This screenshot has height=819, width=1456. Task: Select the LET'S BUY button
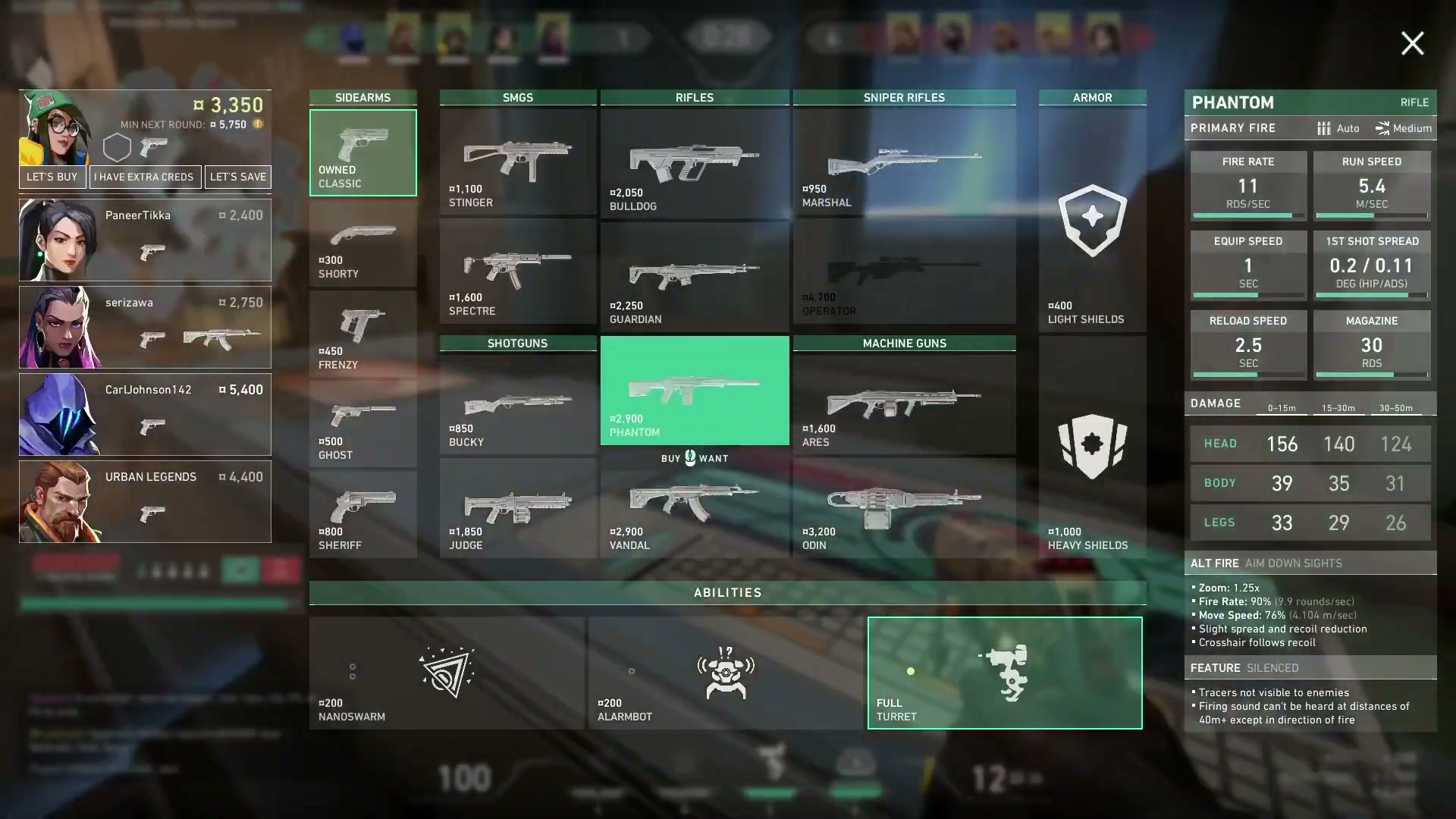click(x=52, y=177)
